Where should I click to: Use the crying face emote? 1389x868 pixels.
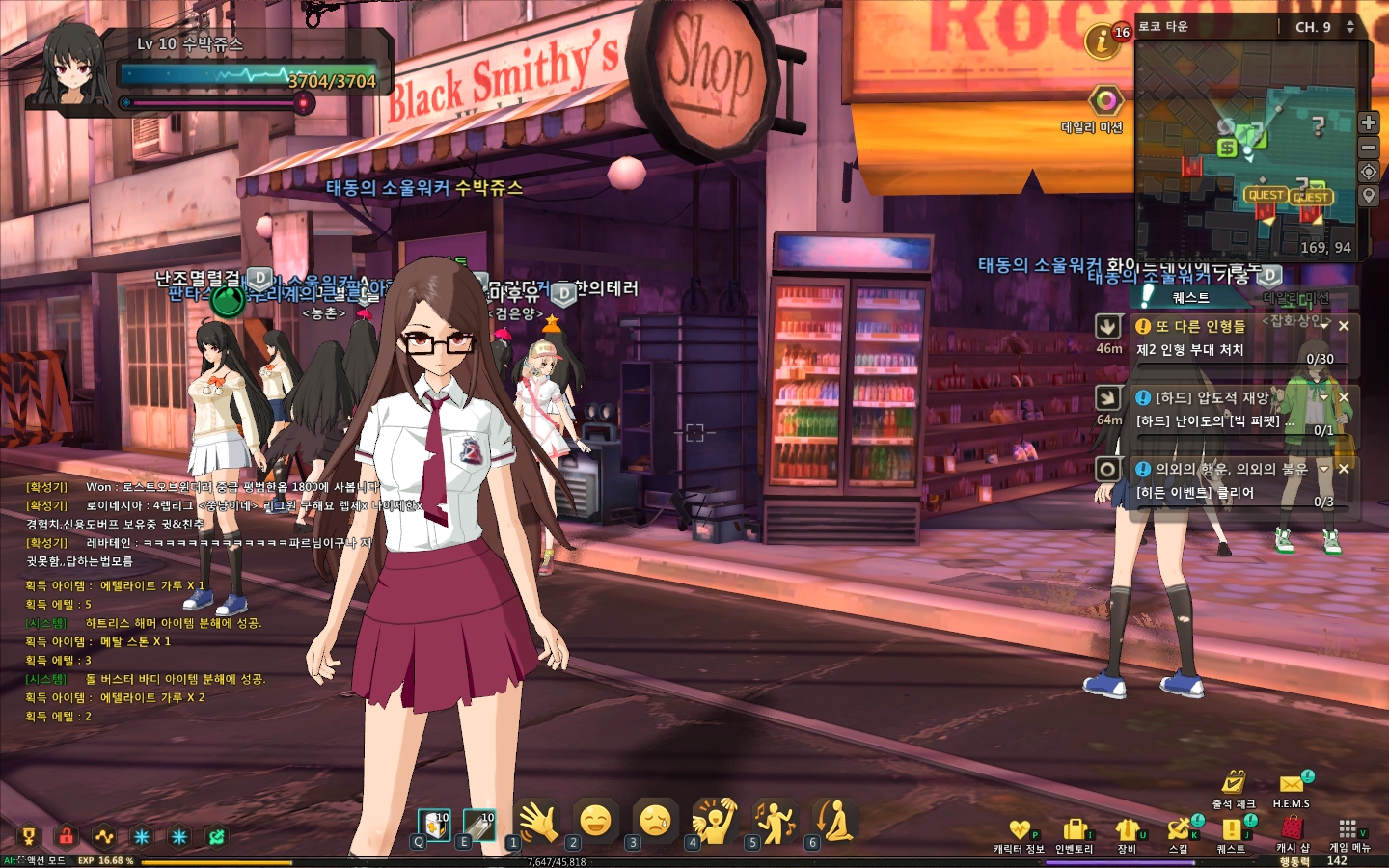[655, 822]
